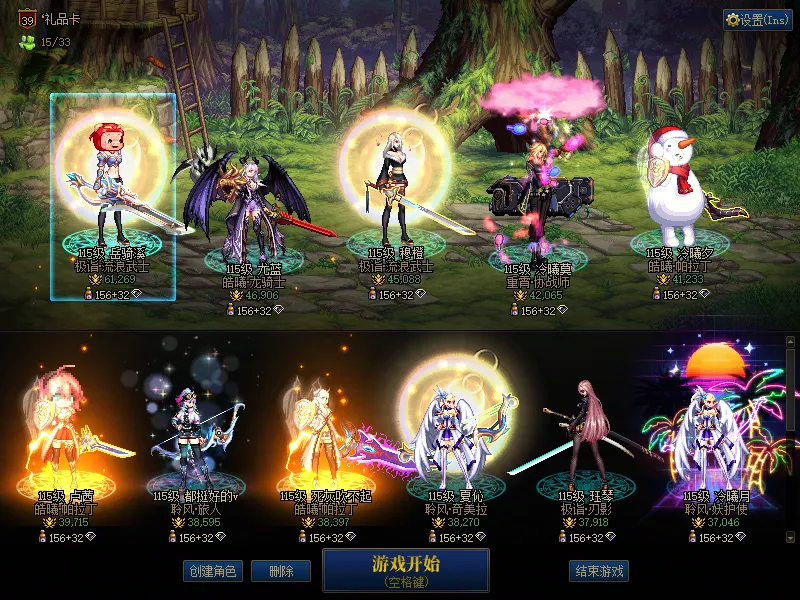Click the 创建角色 create character button

coord(212,571)
